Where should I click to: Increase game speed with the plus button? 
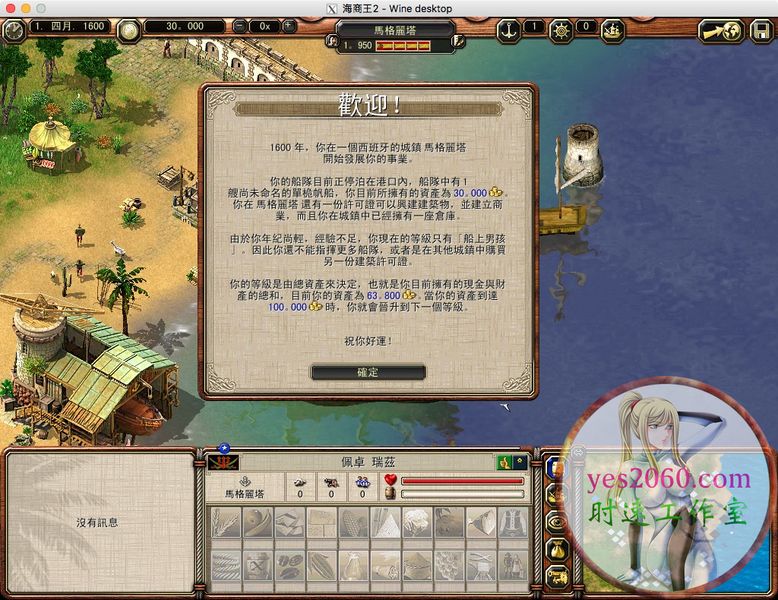pyautogui.click(x=289, y=26)
